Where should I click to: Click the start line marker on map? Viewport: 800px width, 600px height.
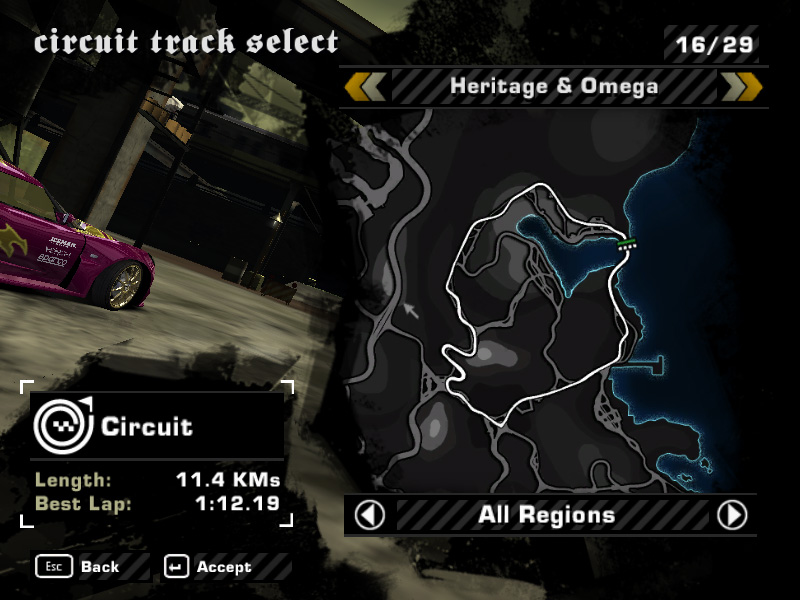click(x=627, y=243)
